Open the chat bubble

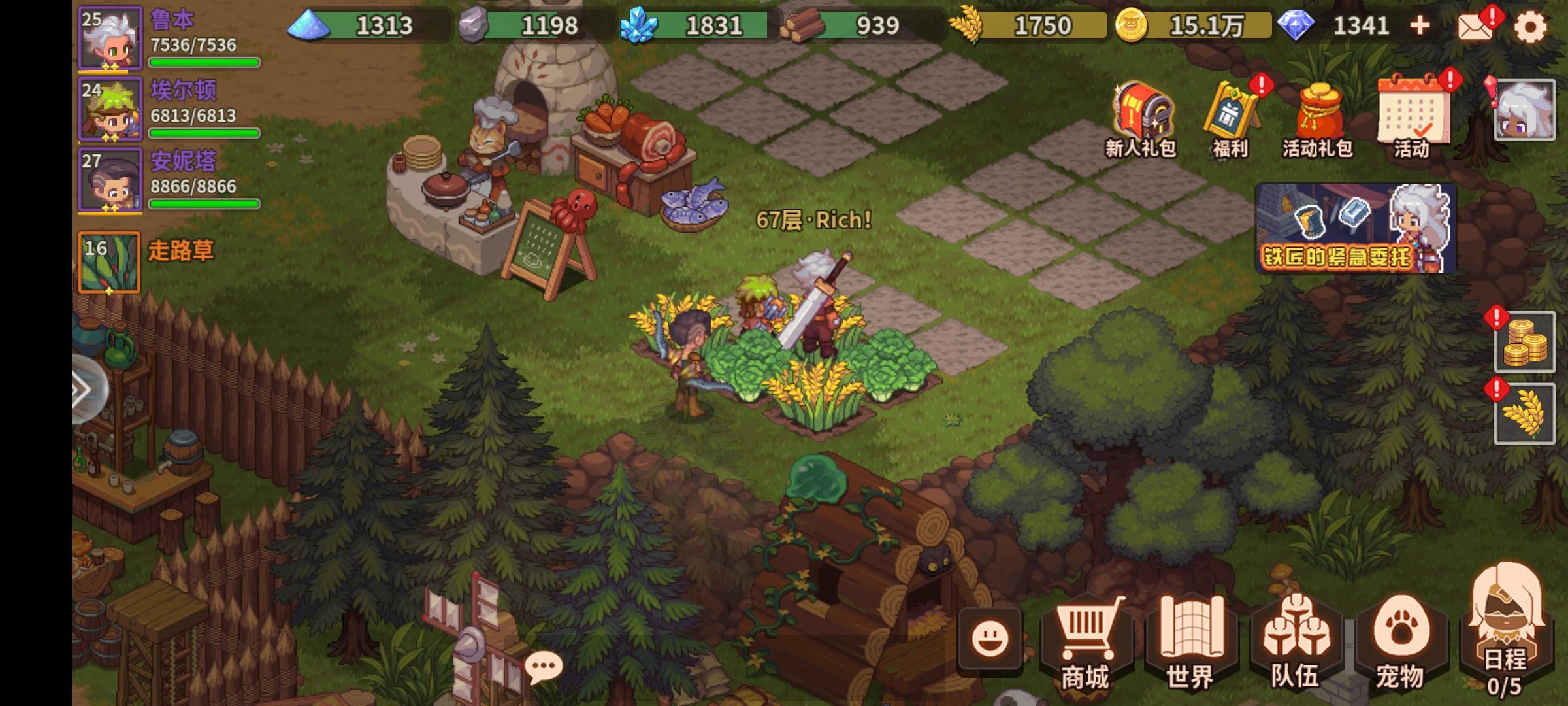[544, 665]
